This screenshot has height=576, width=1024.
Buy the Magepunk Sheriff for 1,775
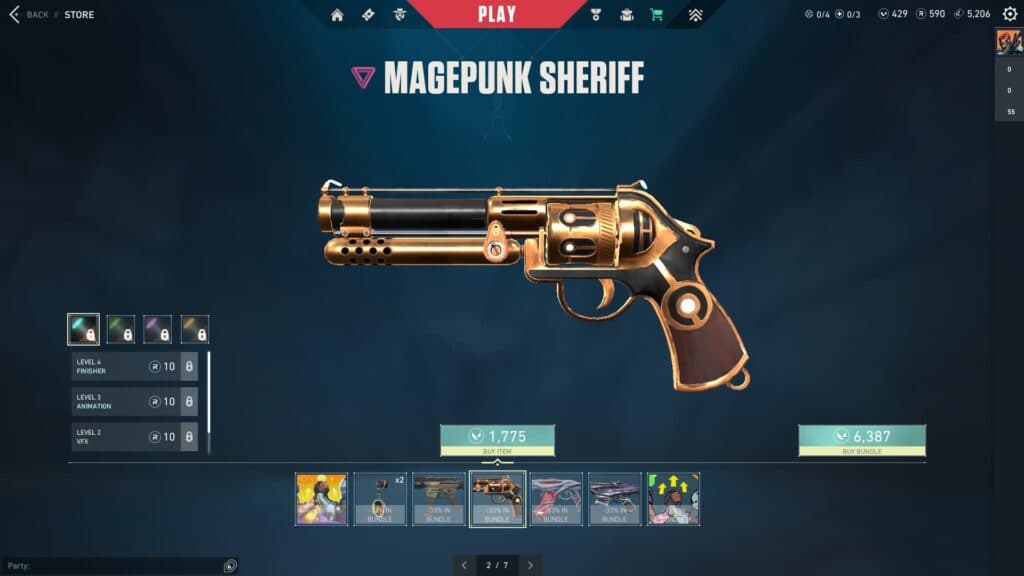497,440
